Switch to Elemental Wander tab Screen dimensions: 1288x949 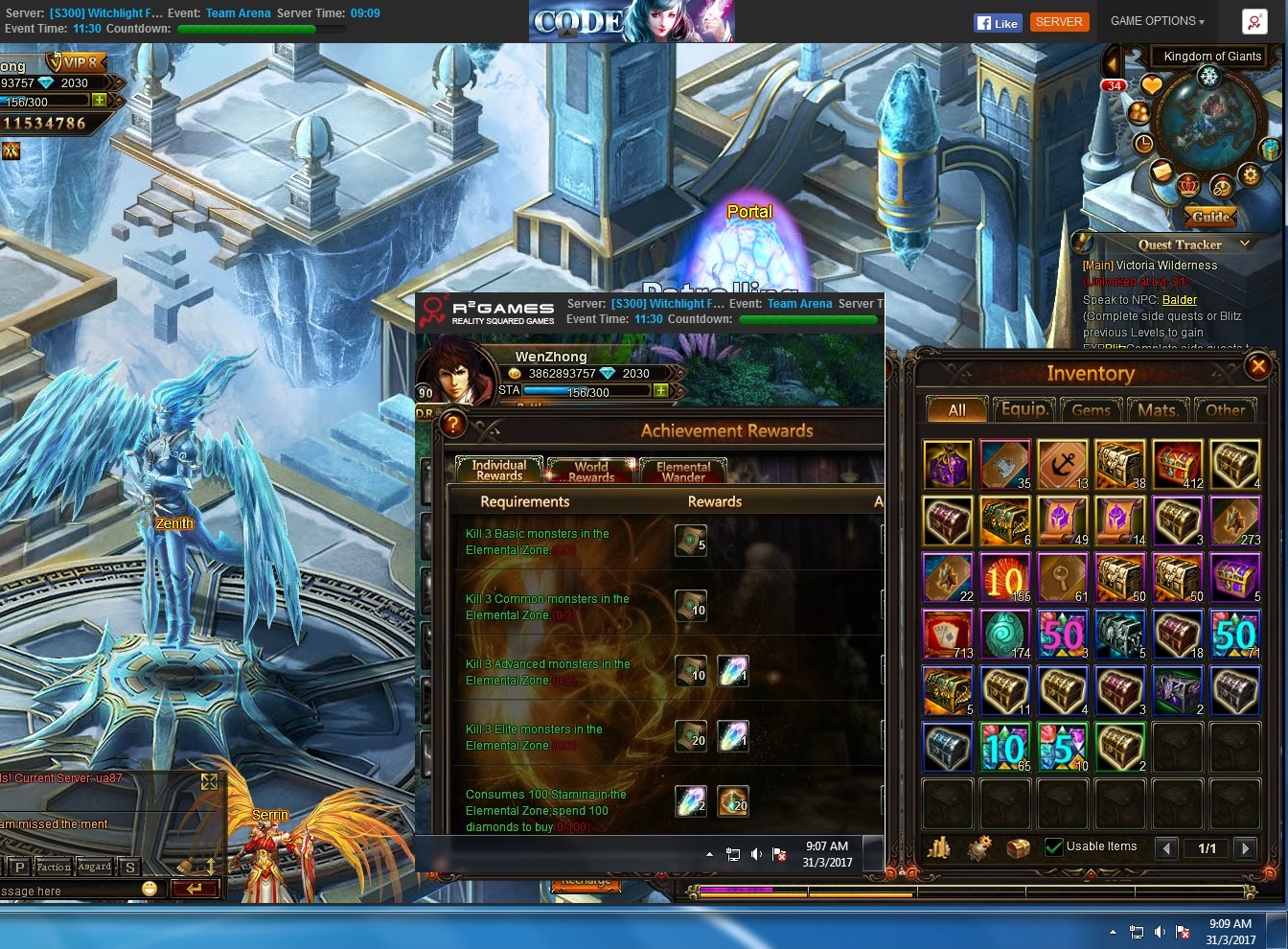pos(682,471)
